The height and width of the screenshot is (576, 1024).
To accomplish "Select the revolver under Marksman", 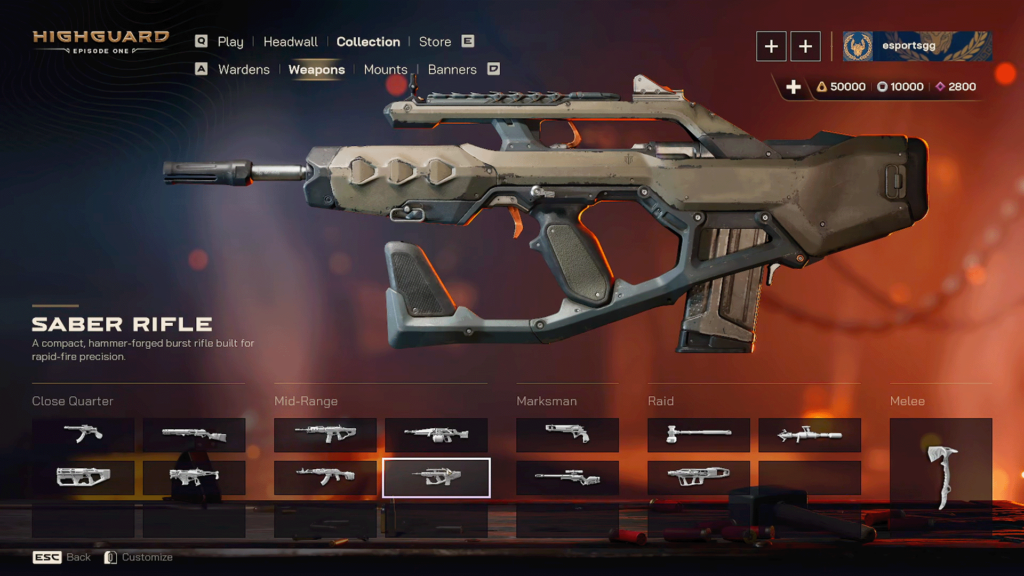I will (x=567, y=434).
